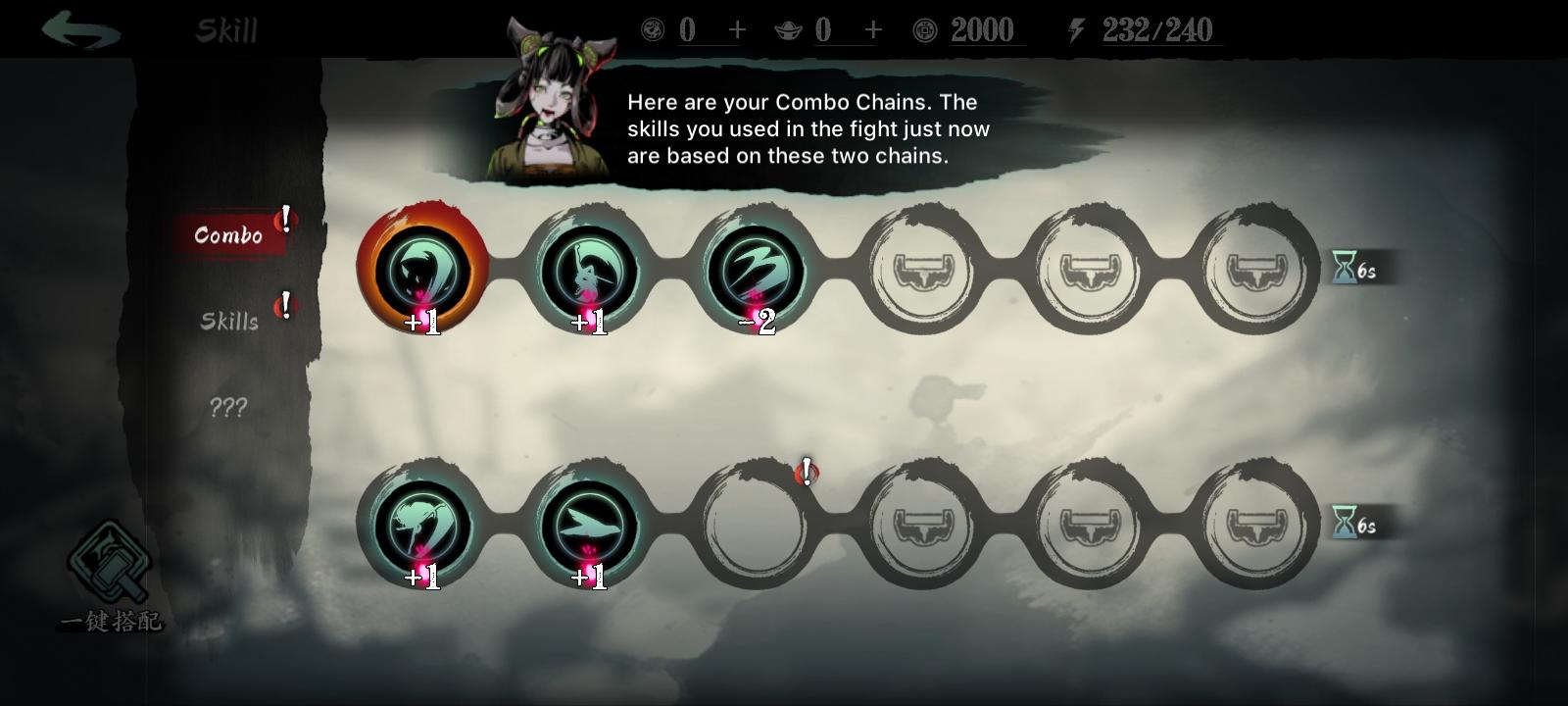Select the arrow-shaped skill in the bottom chain

(x=592, y=527)
